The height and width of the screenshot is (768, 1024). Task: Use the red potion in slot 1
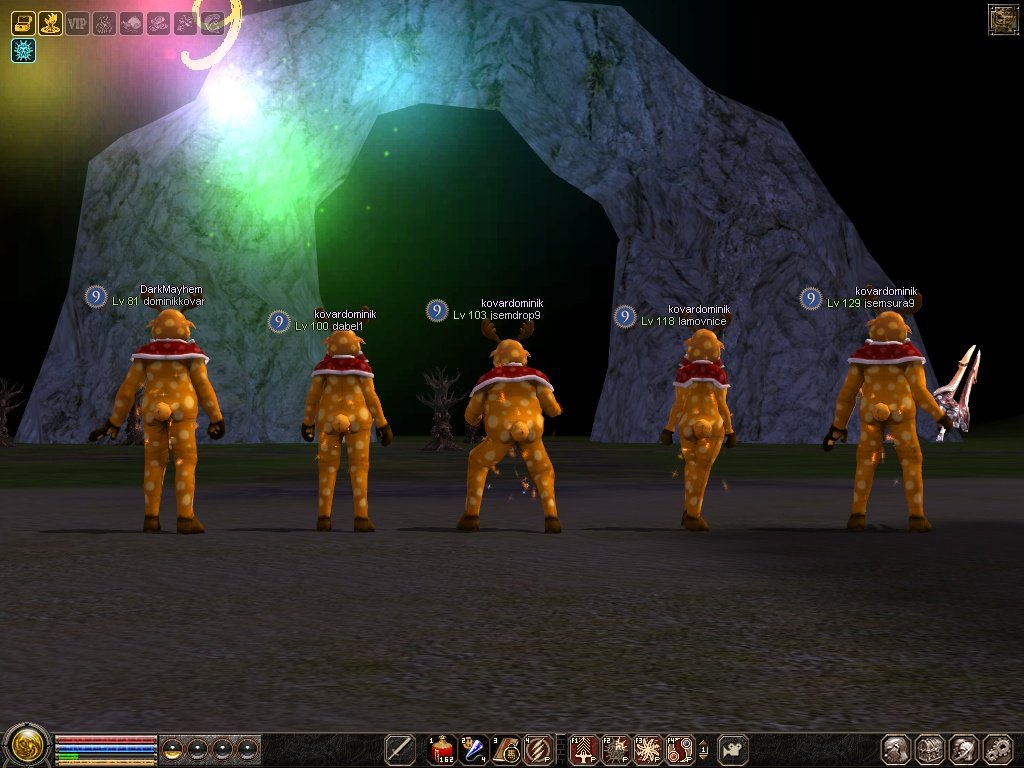coord(443,749)
